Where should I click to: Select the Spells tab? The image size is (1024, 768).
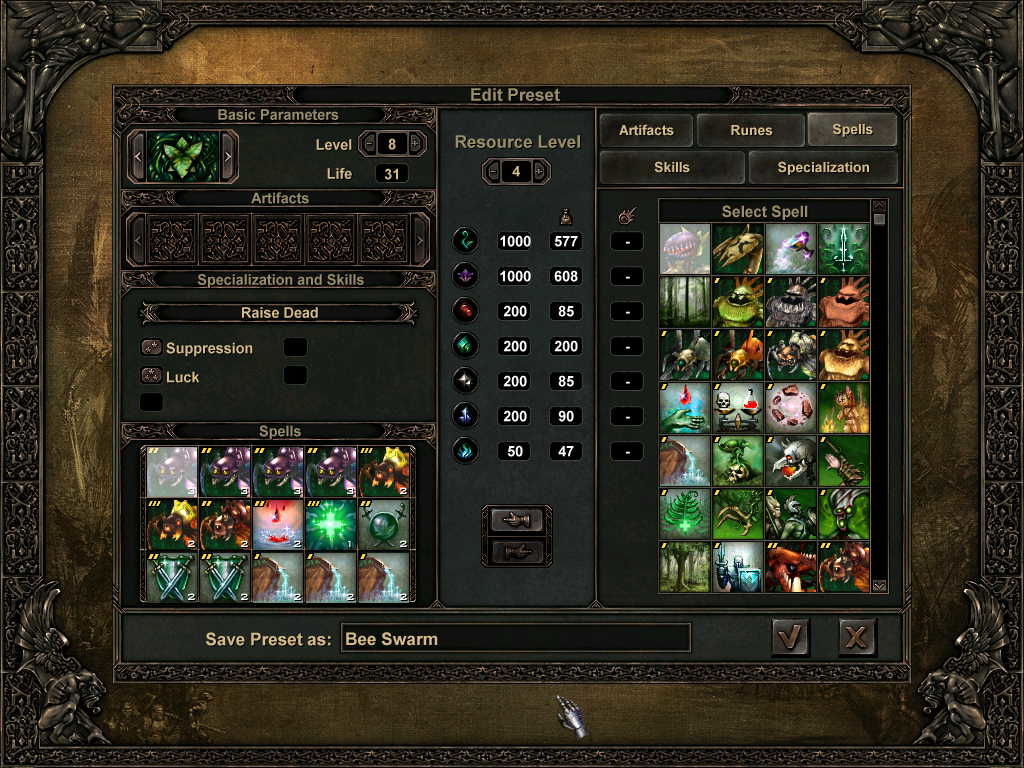point(852,130)
